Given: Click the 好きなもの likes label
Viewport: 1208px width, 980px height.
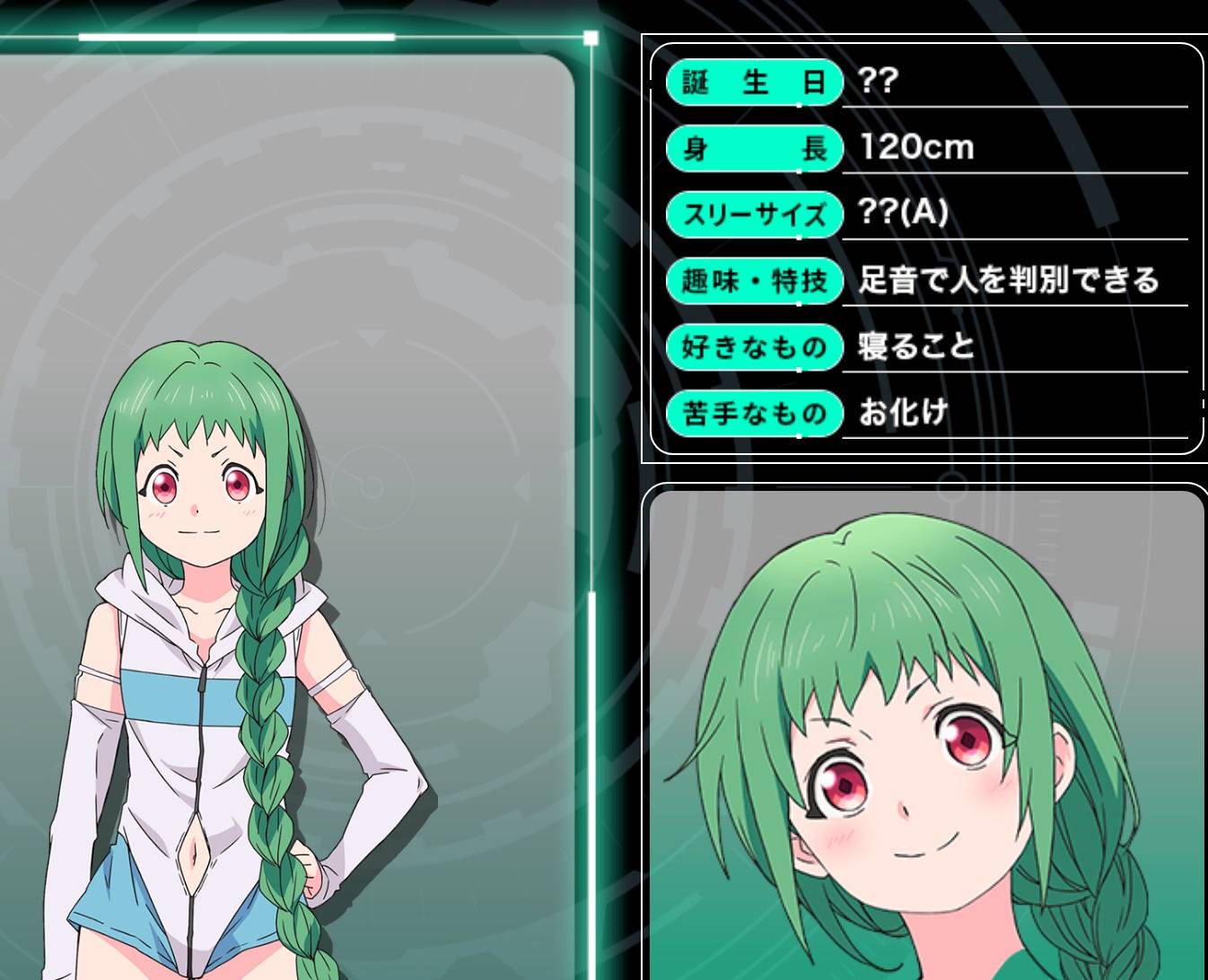Looking at the screenshot, I should click(754, 347).
